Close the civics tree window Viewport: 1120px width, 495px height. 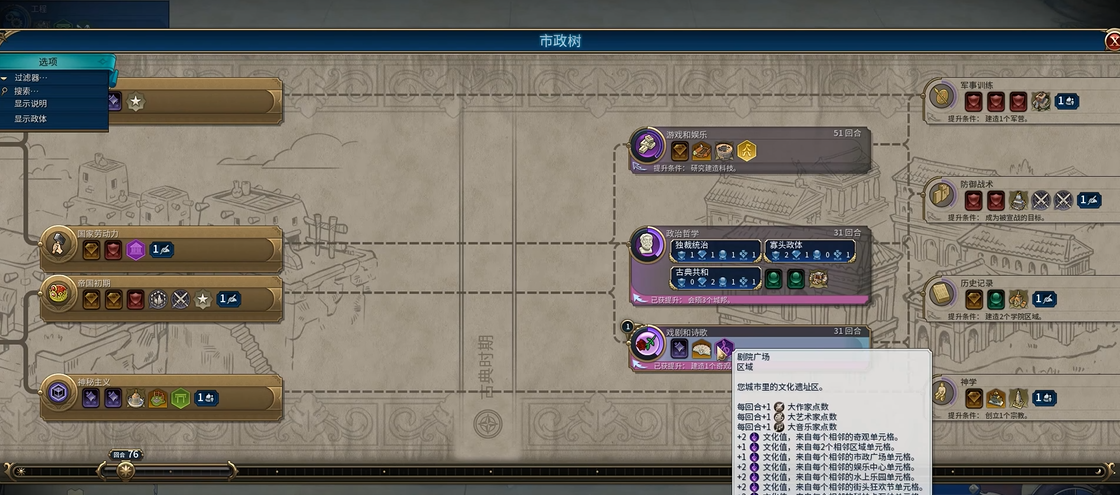click(x=1113, y=41)
